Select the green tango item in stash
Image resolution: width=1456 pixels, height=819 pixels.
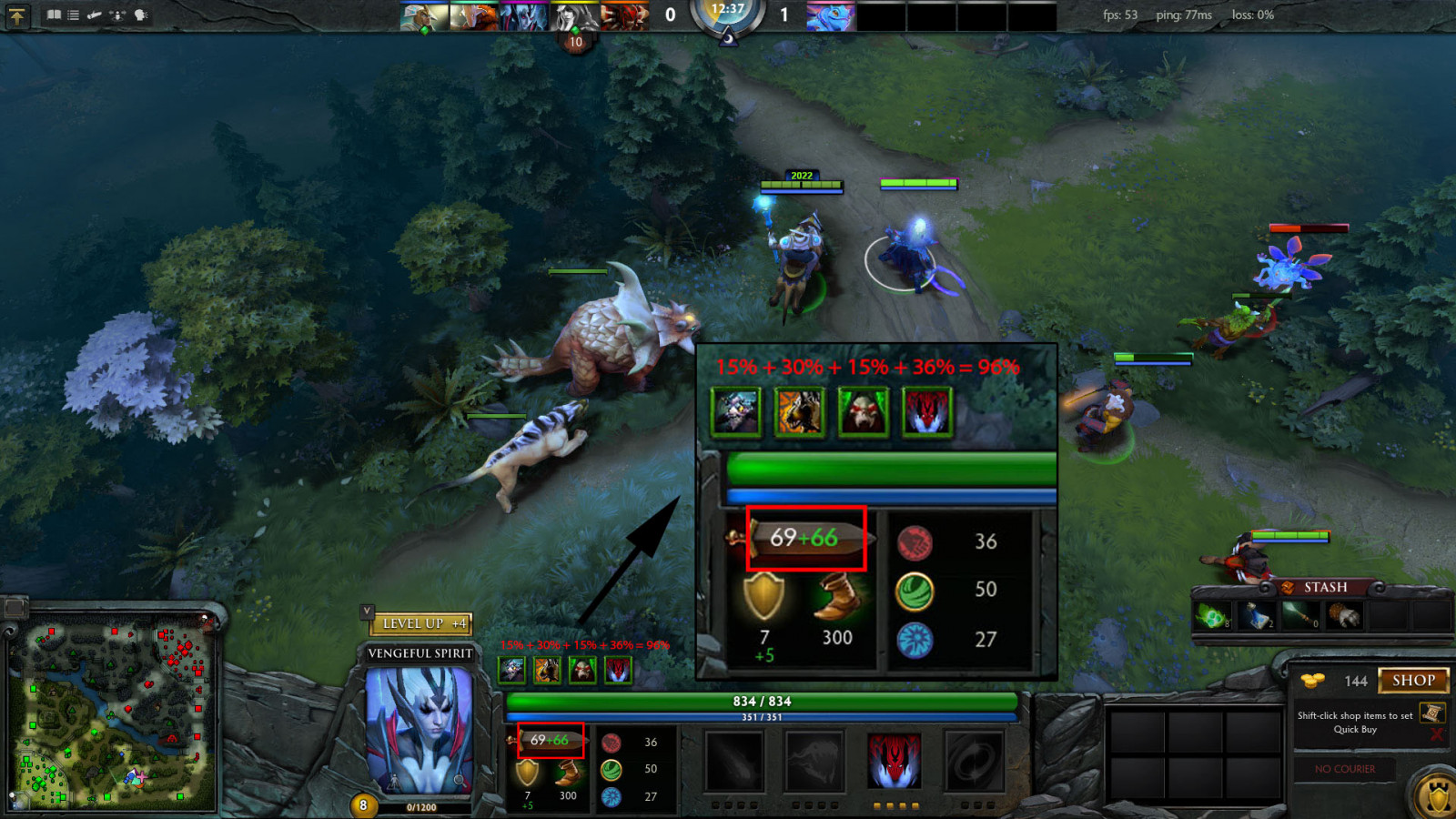pyautogui.click(x=1212, y=617)
